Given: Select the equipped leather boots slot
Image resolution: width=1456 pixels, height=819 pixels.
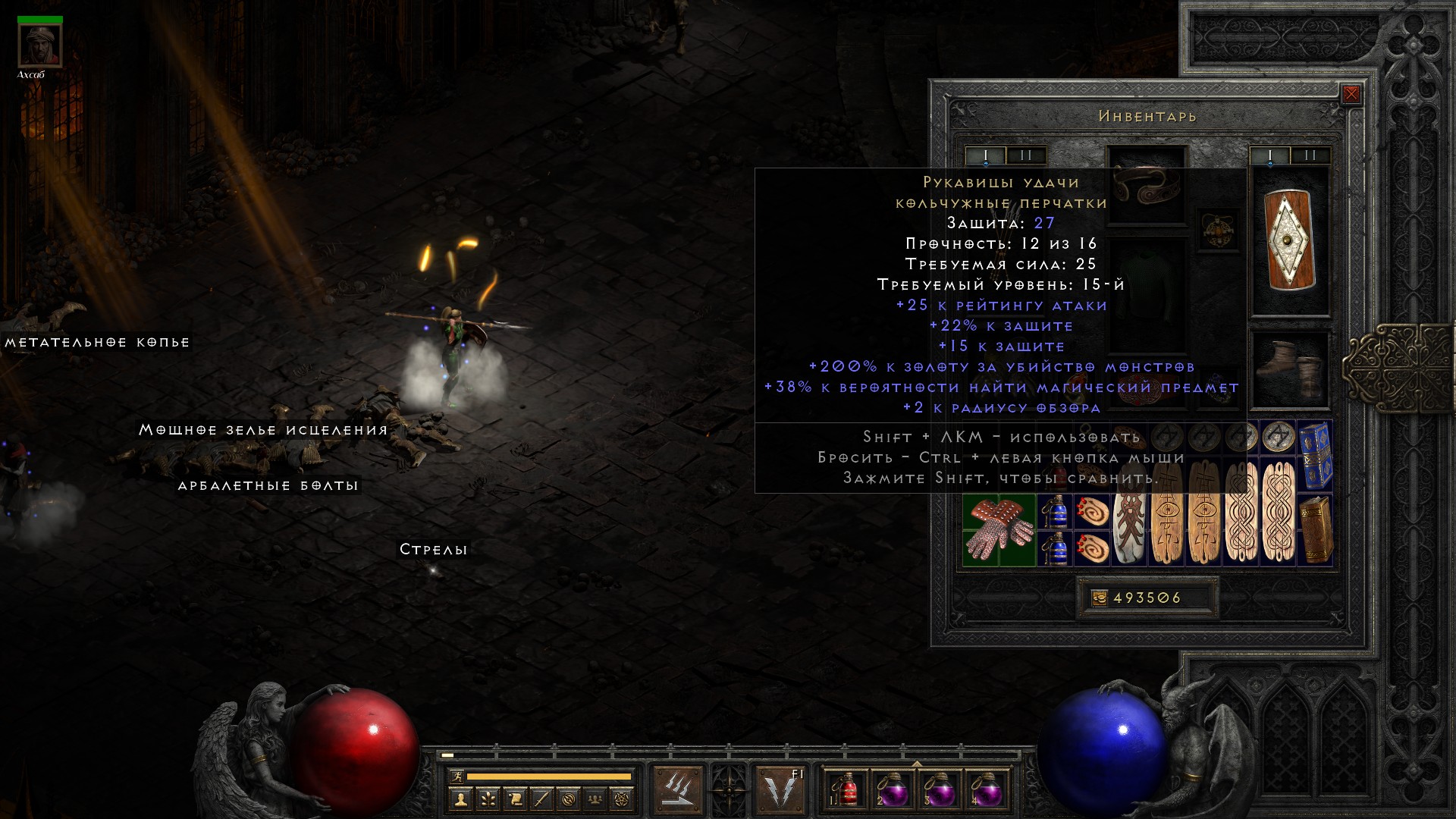Looking at the screenshot, I should pos(1289,369).
